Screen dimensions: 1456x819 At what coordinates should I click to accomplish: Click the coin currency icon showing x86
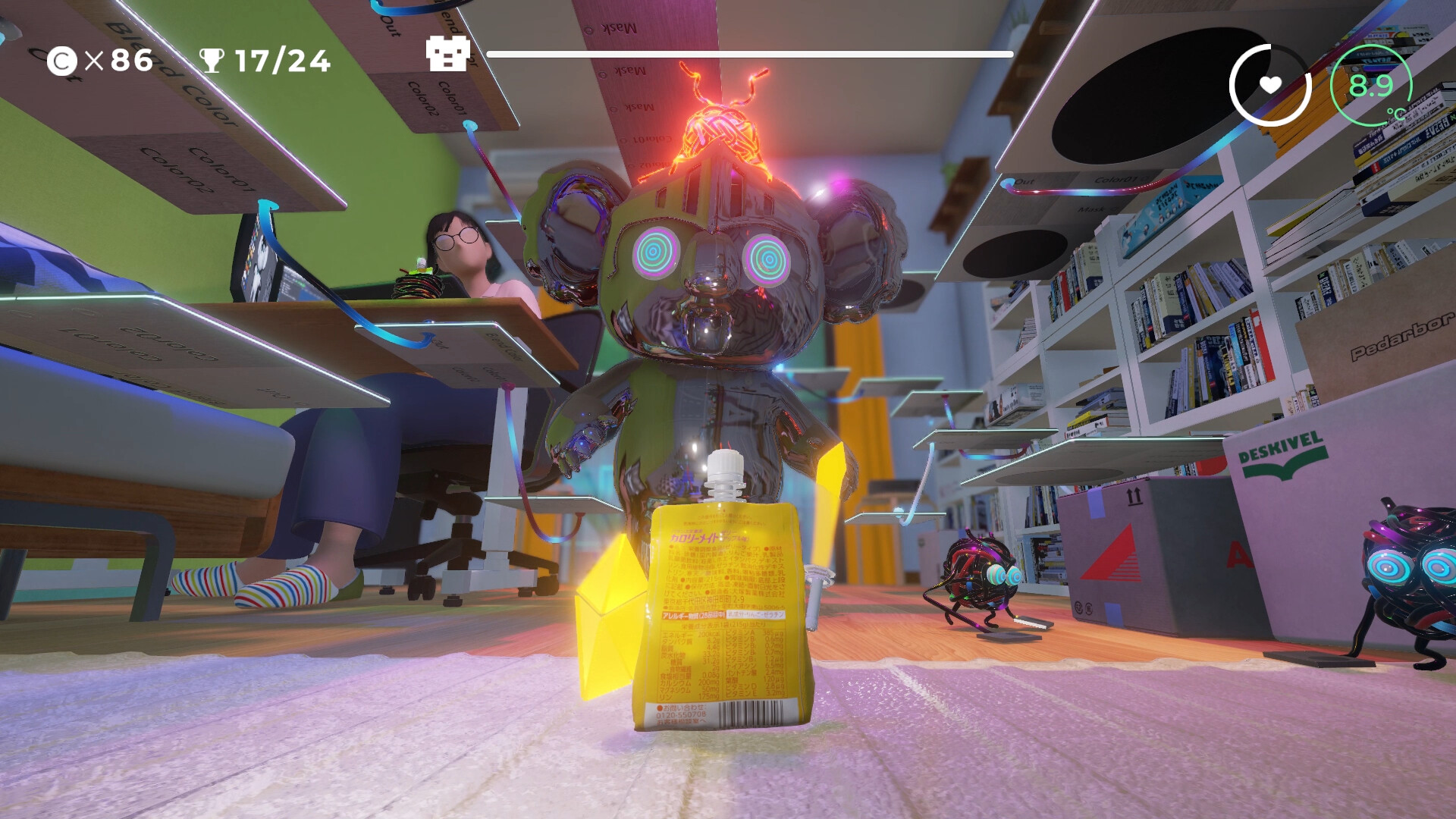click(63, 60)
